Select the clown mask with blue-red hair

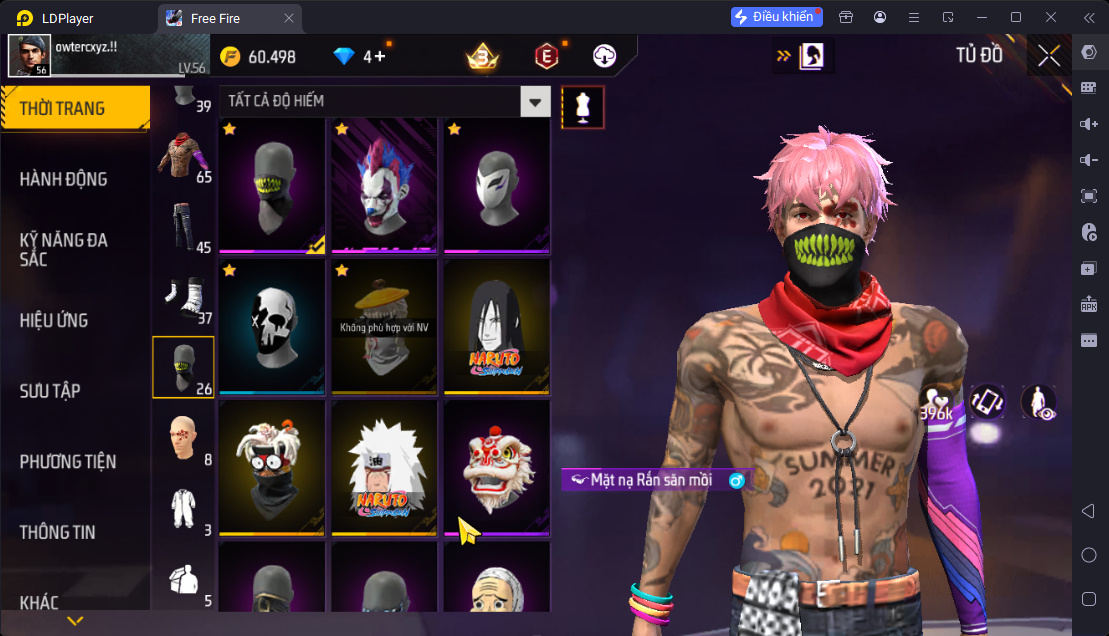385,185
